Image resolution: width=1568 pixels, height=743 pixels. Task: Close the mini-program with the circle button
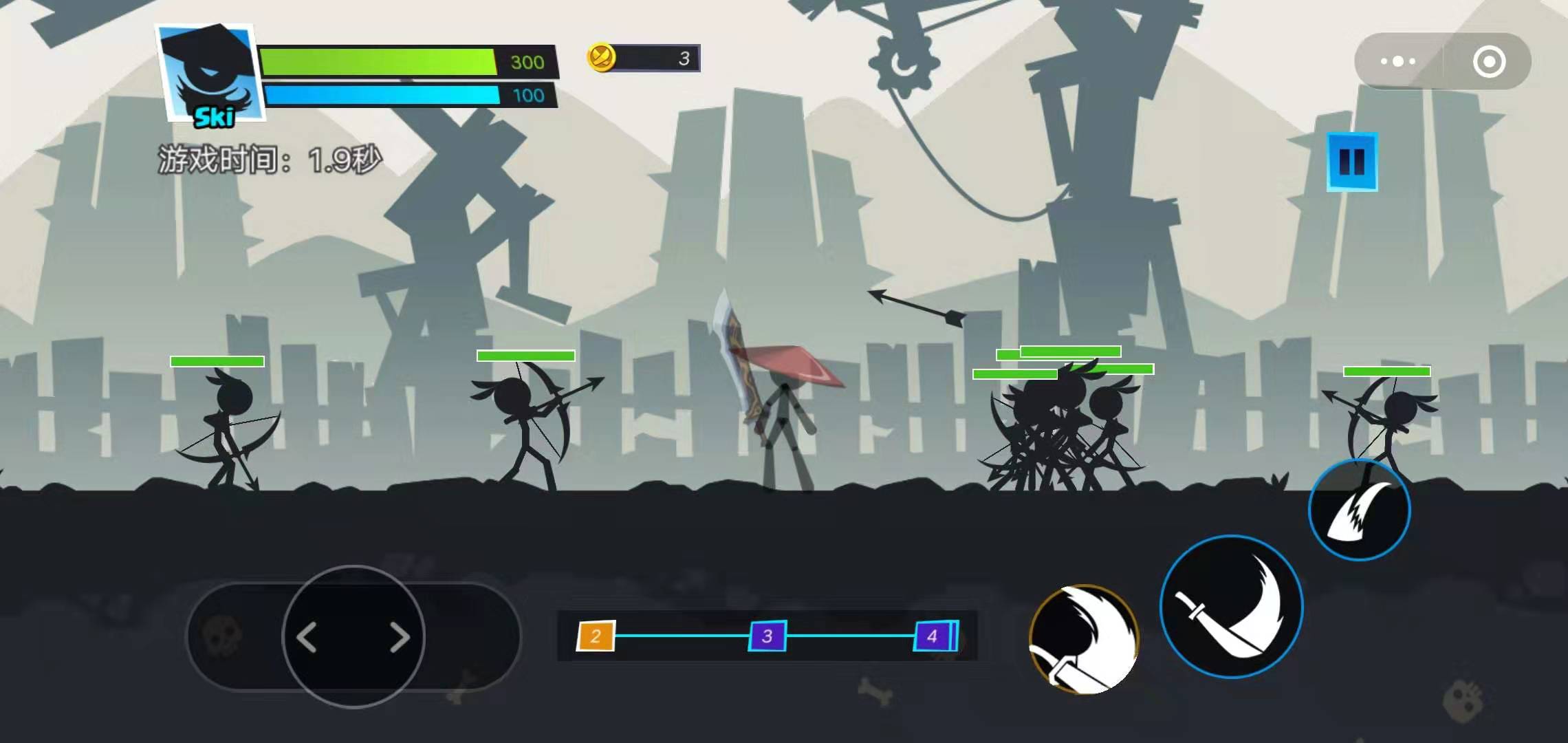1489,61
